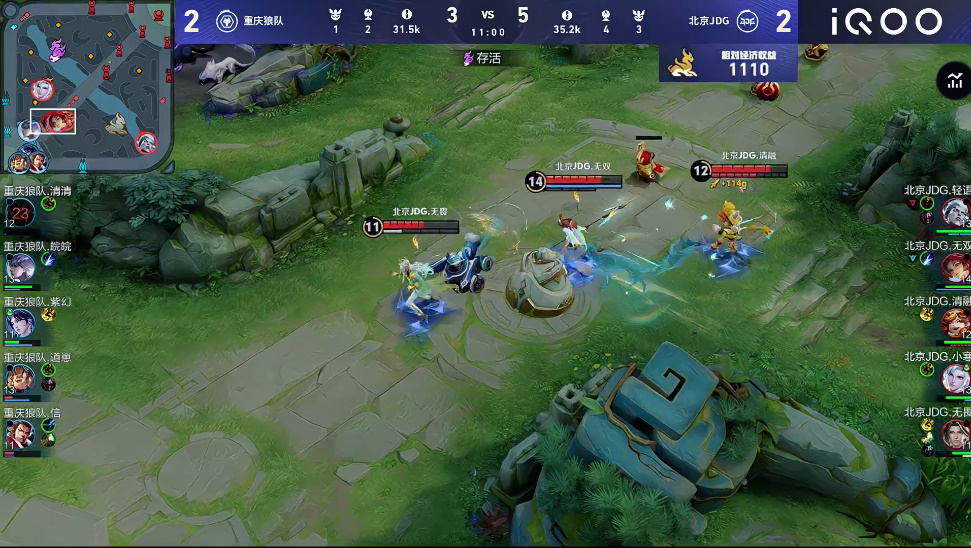Select 北京JDG.无双 player portrait in right list
The image size is (971, 548).
954,267
